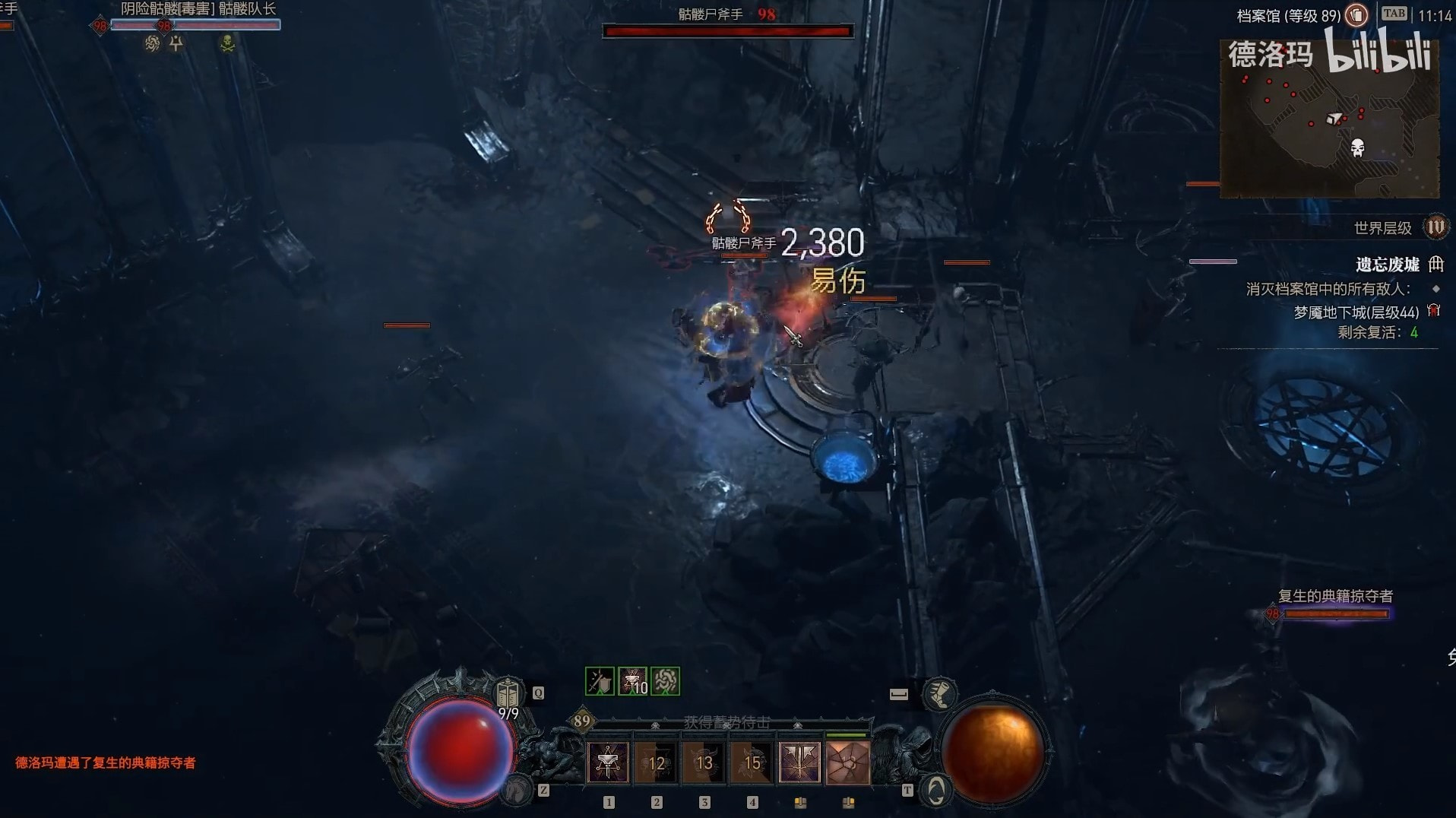The image size is (1456, 818).
Task: Click the World Tier IV emblem
Action: (x=1435, y=227)
